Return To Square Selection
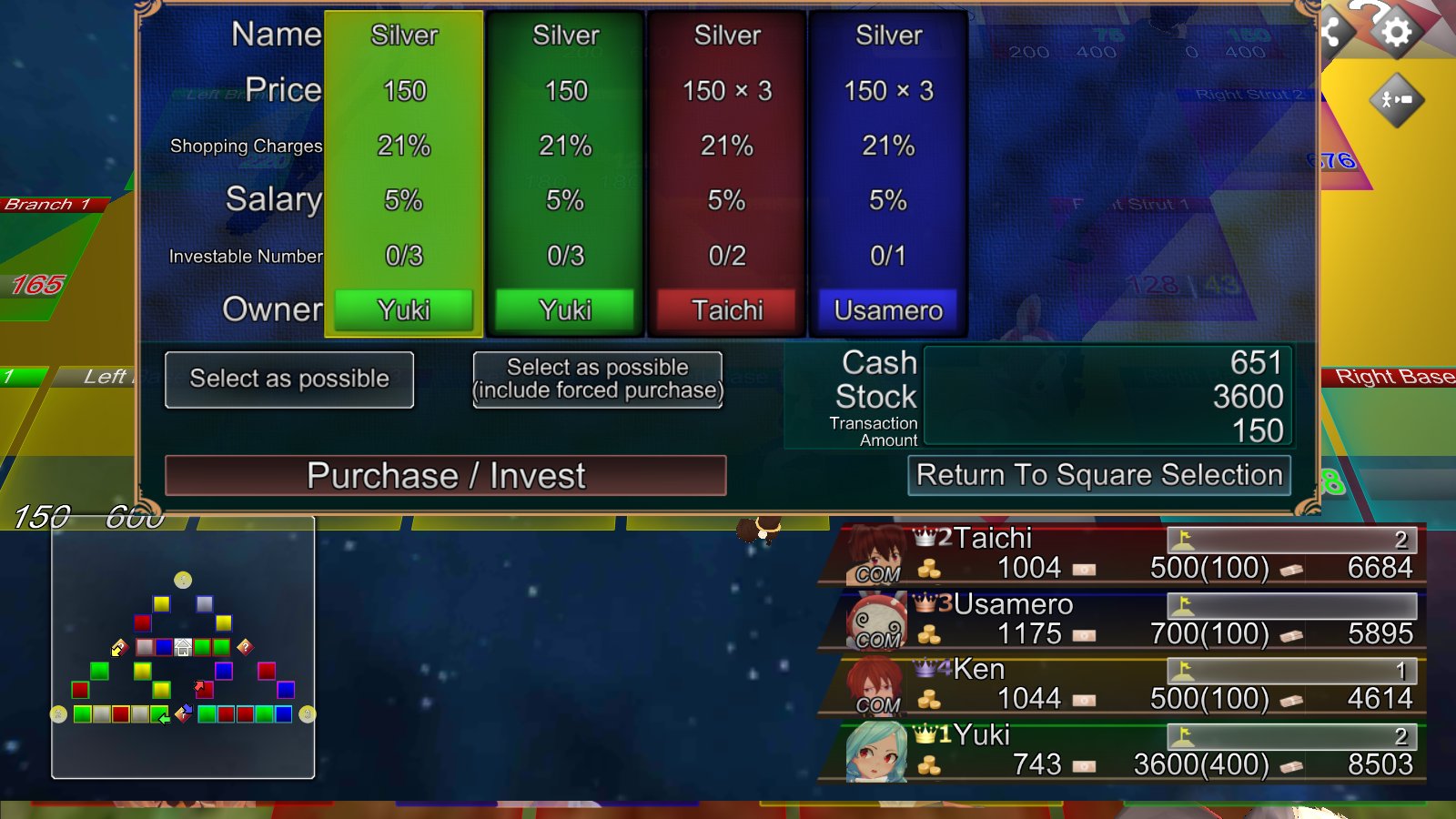1456x819 pixels. pyautogui.click(x=1098, y=475)
